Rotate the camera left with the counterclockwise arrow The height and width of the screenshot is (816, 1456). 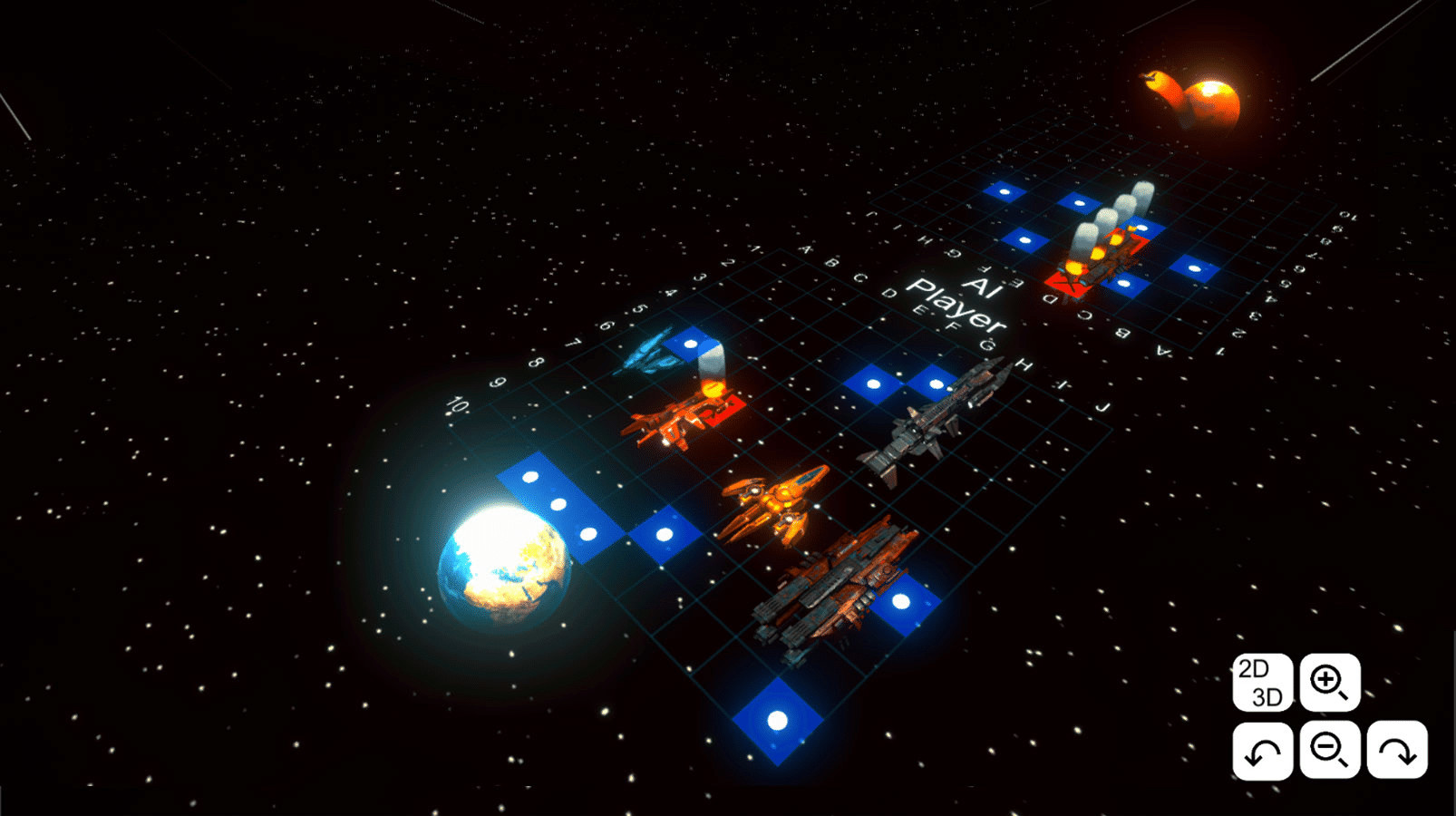click(1262, 749)
